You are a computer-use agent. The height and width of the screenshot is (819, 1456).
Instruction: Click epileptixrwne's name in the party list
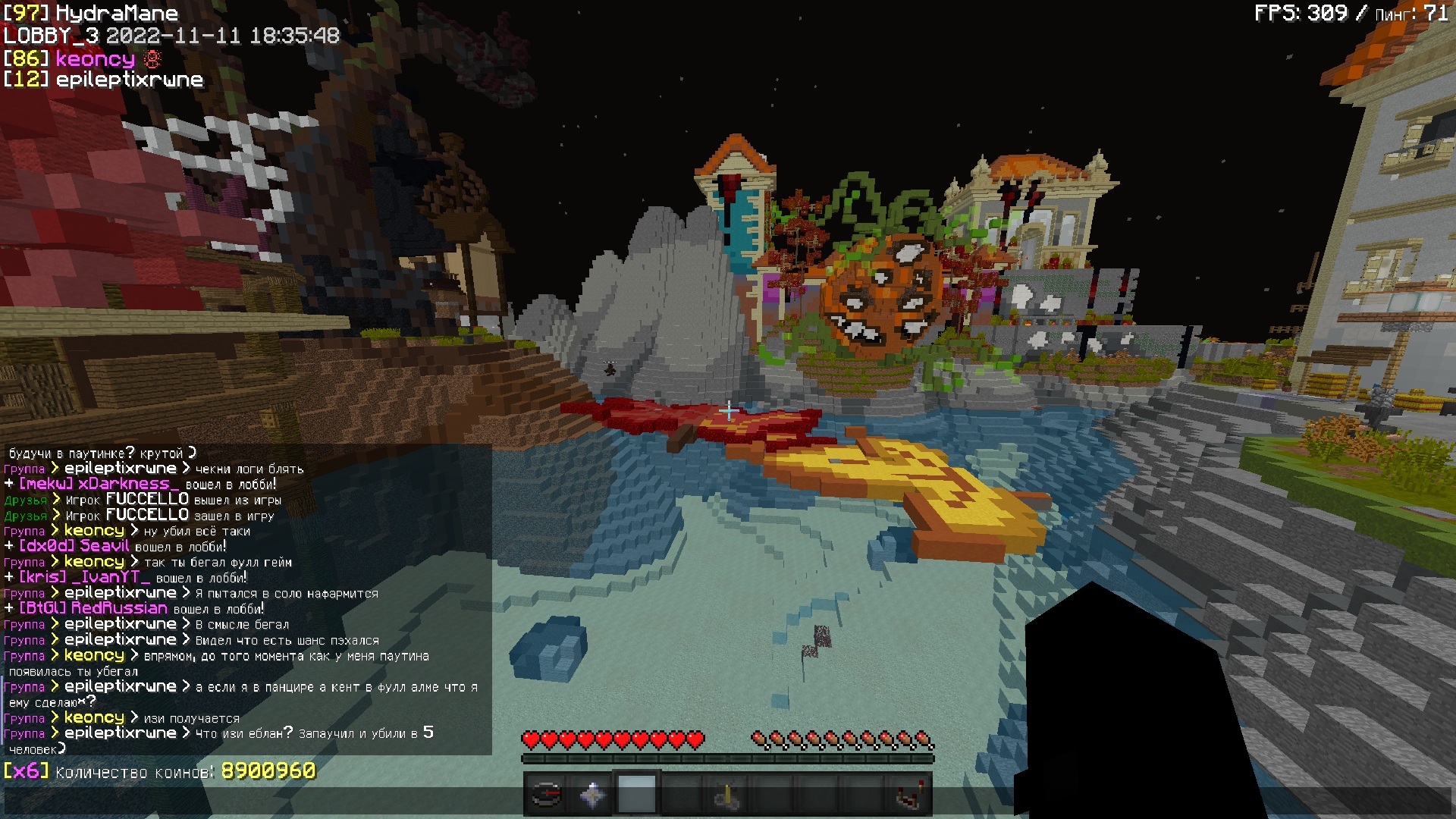coord(129,80)
